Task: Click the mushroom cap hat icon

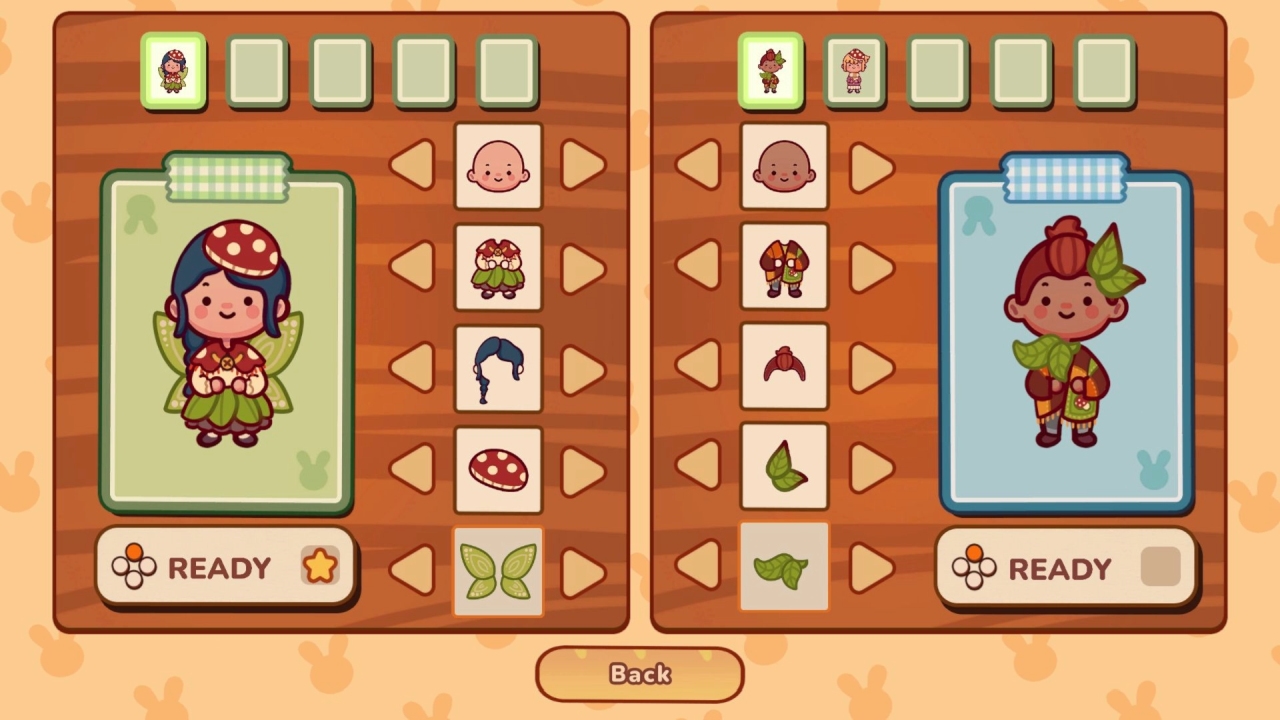Action: (x=498, y=469)
